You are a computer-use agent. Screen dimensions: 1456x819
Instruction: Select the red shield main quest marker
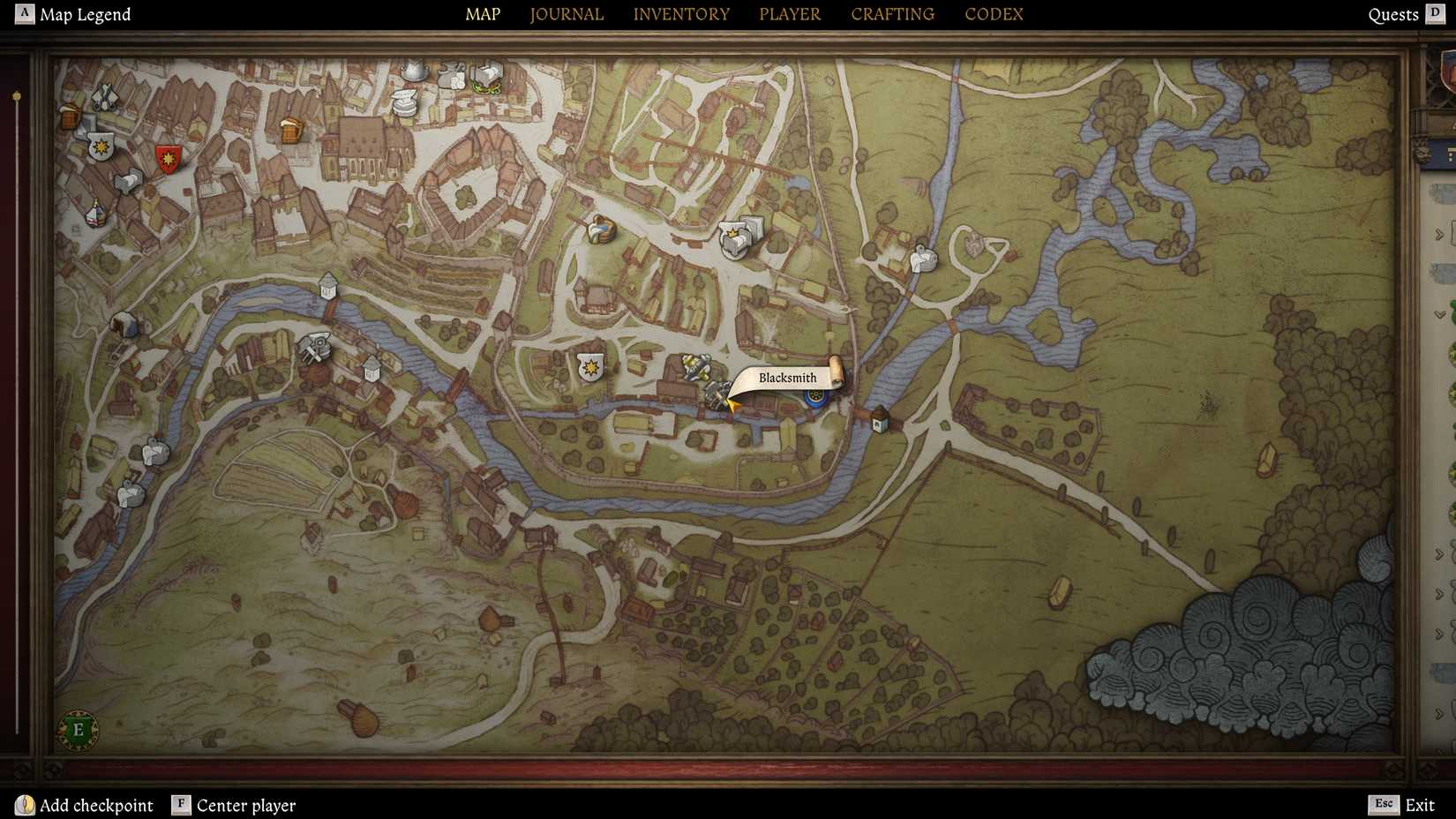click(x=168, y=157)
